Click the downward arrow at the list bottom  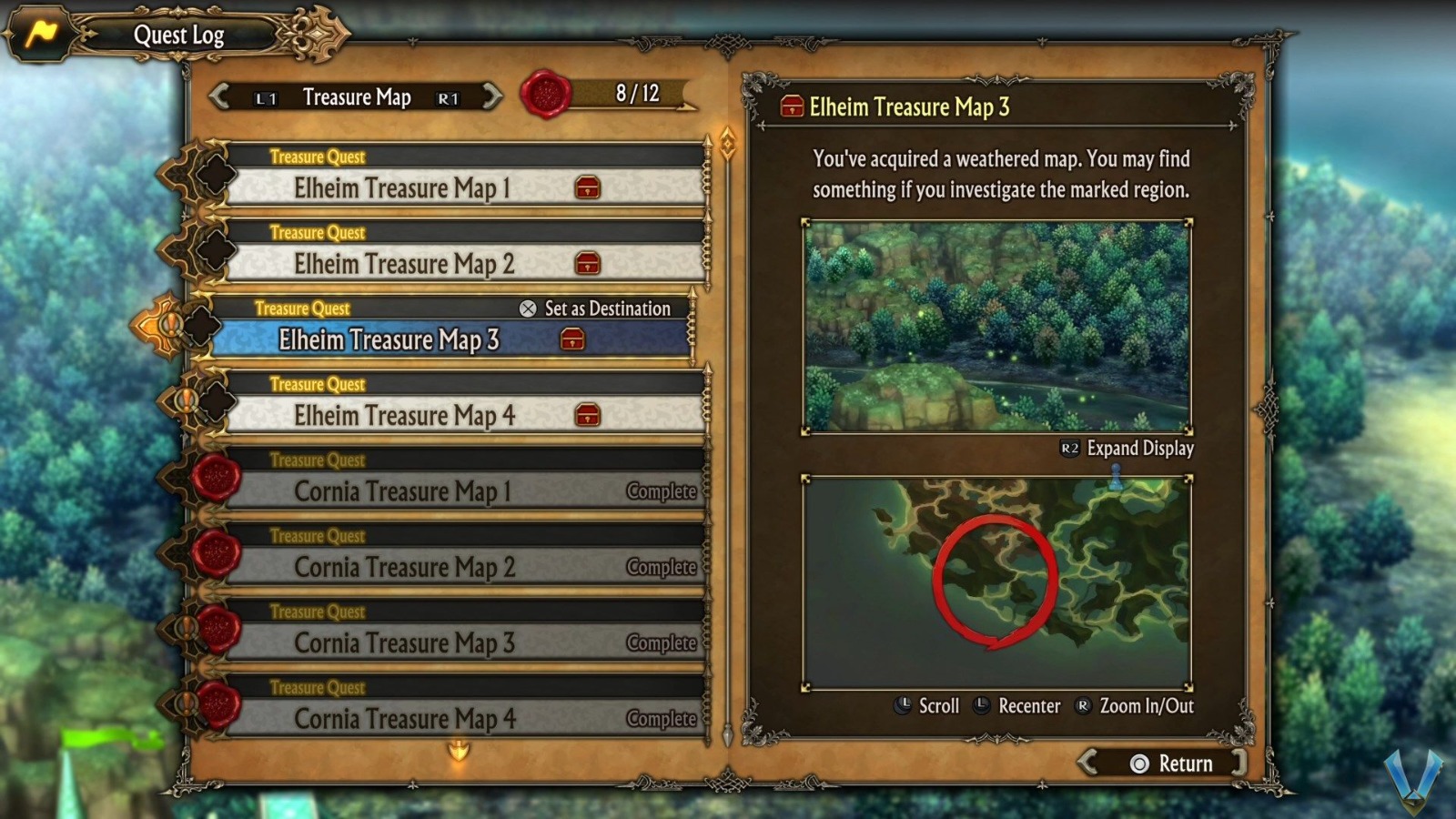click(459, 748)
